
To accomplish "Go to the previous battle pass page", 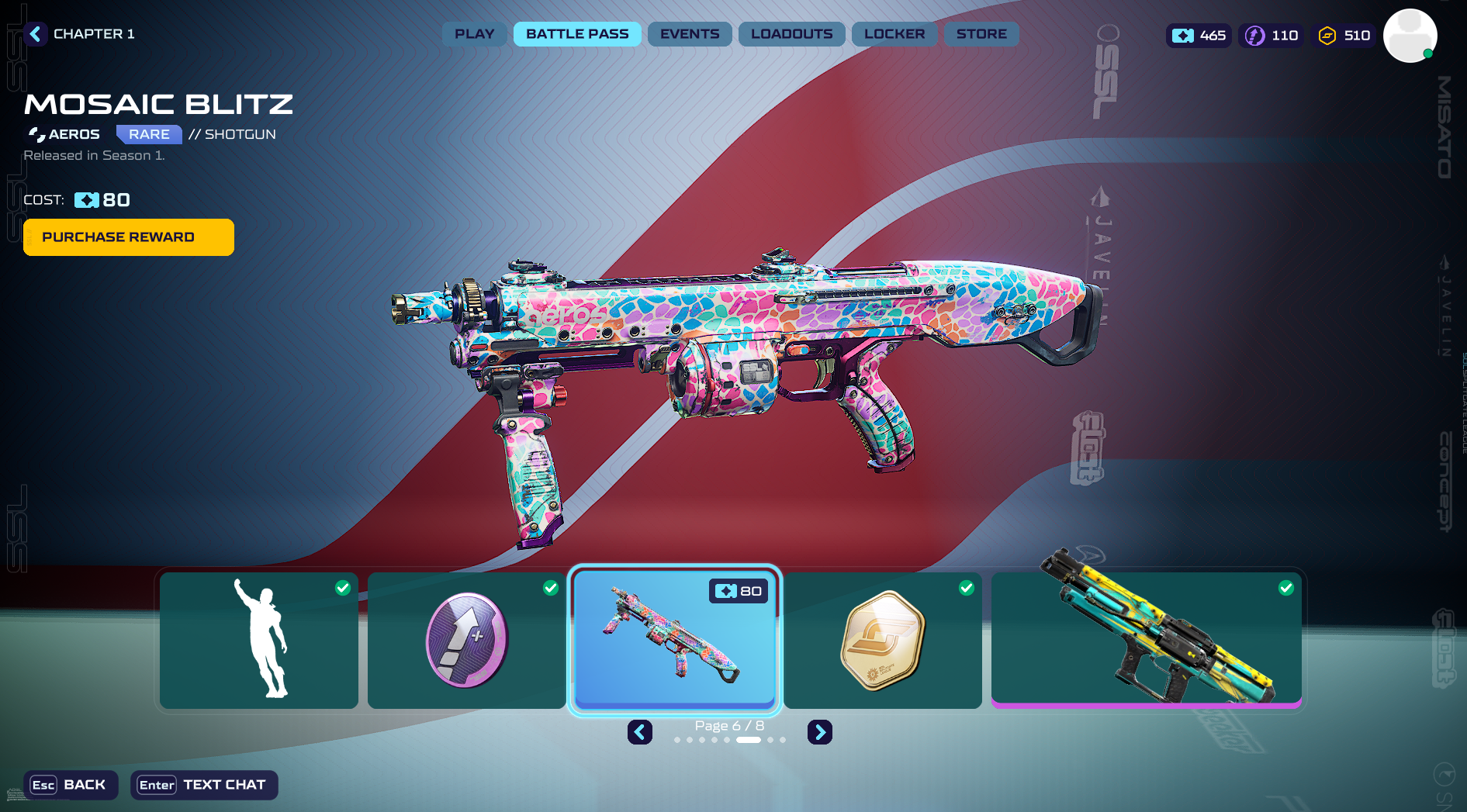I will (x=640, y=732).
